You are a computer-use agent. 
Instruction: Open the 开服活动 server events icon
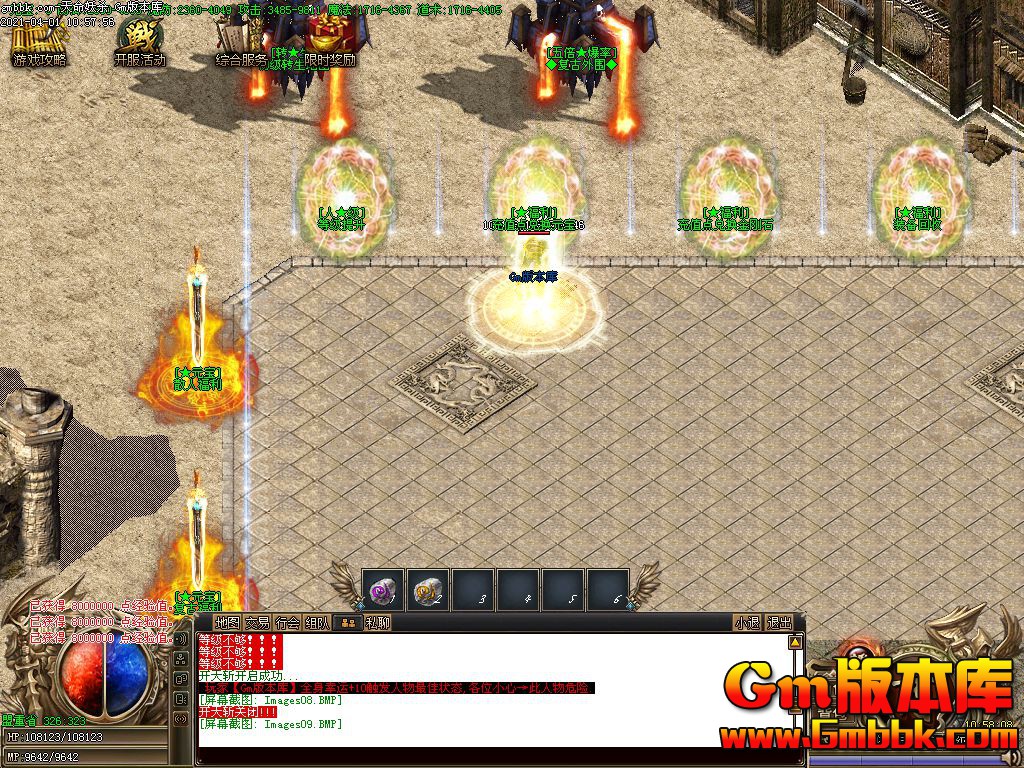139,41
